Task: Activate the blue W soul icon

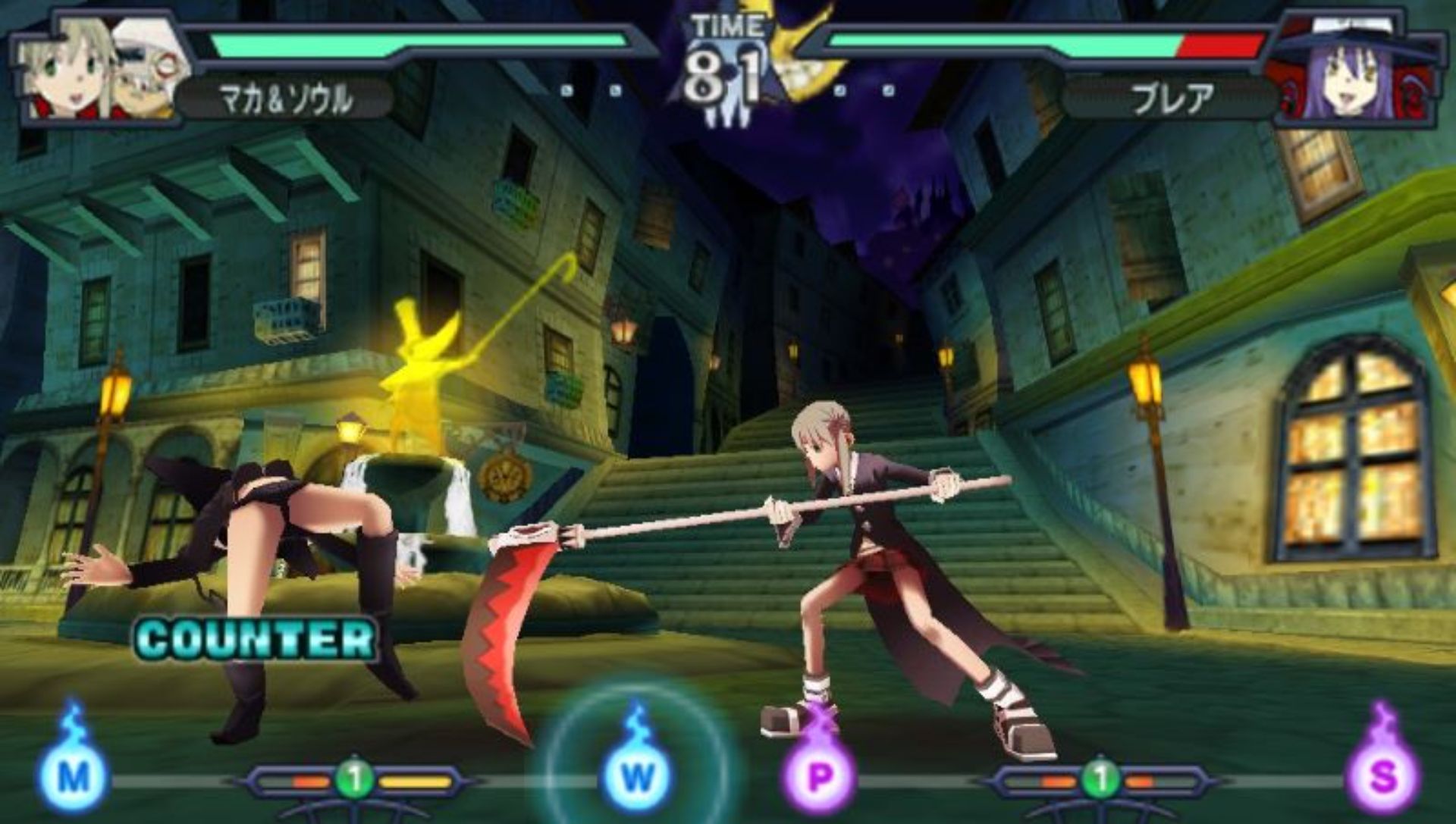Action: pos(637,775)
